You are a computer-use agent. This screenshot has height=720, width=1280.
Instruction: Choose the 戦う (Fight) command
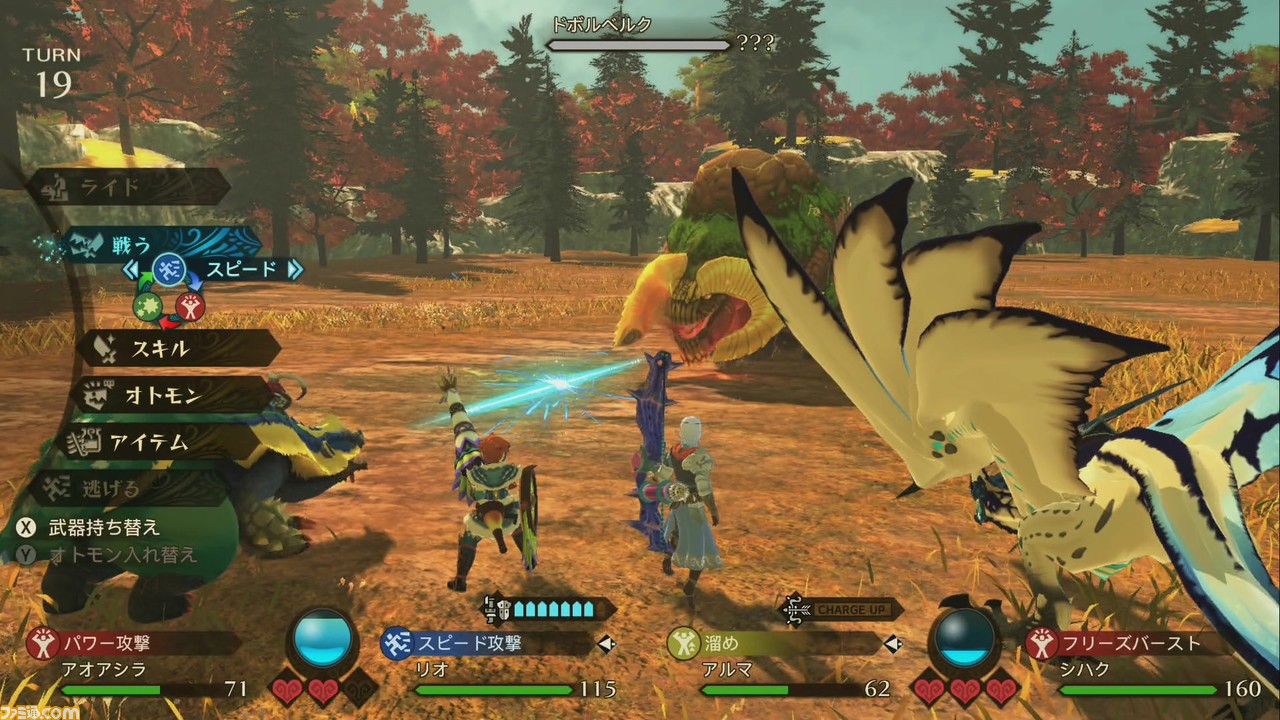tap(150, 245)
